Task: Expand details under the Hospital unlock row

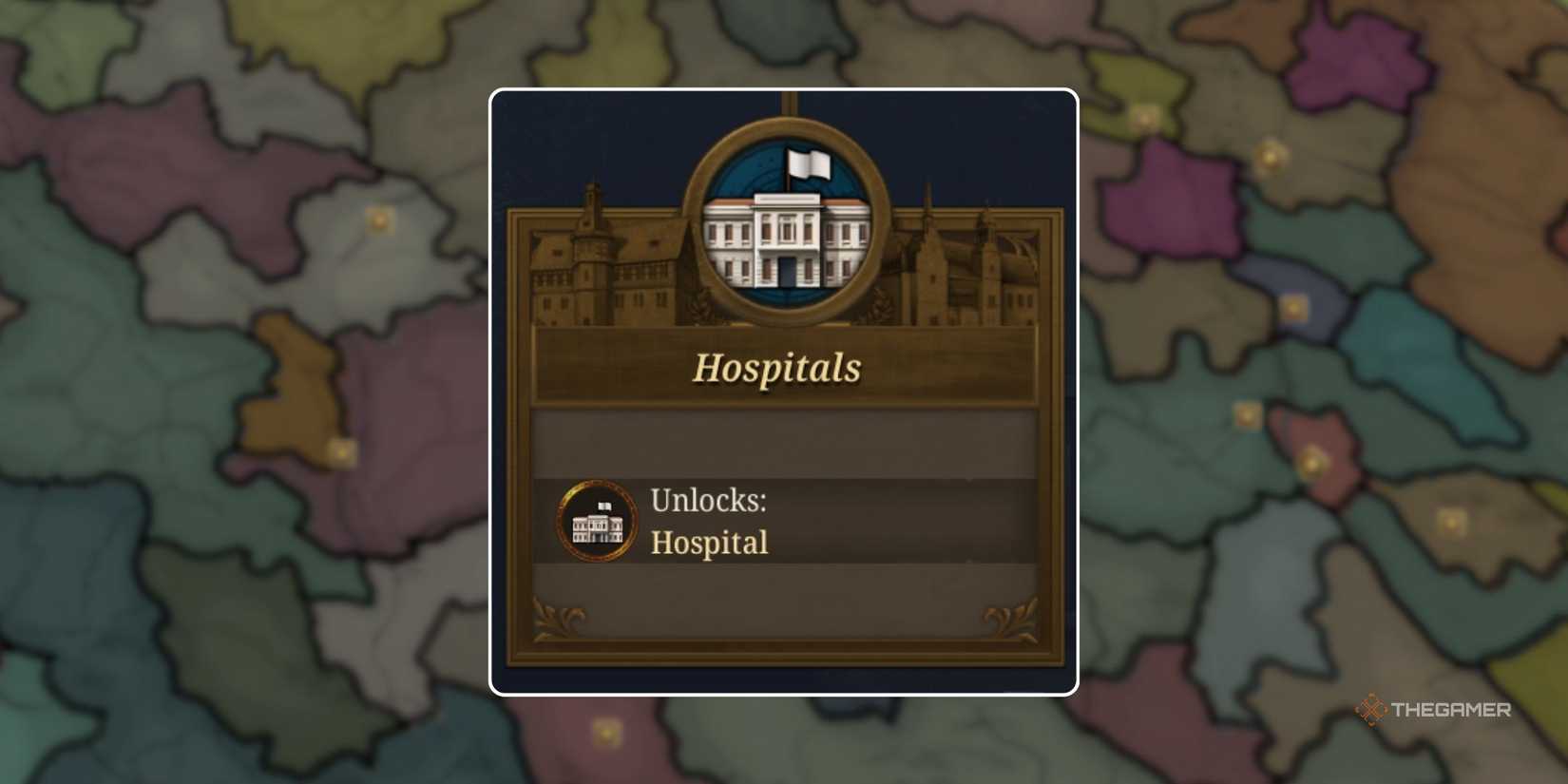Action: click(711, 543)
